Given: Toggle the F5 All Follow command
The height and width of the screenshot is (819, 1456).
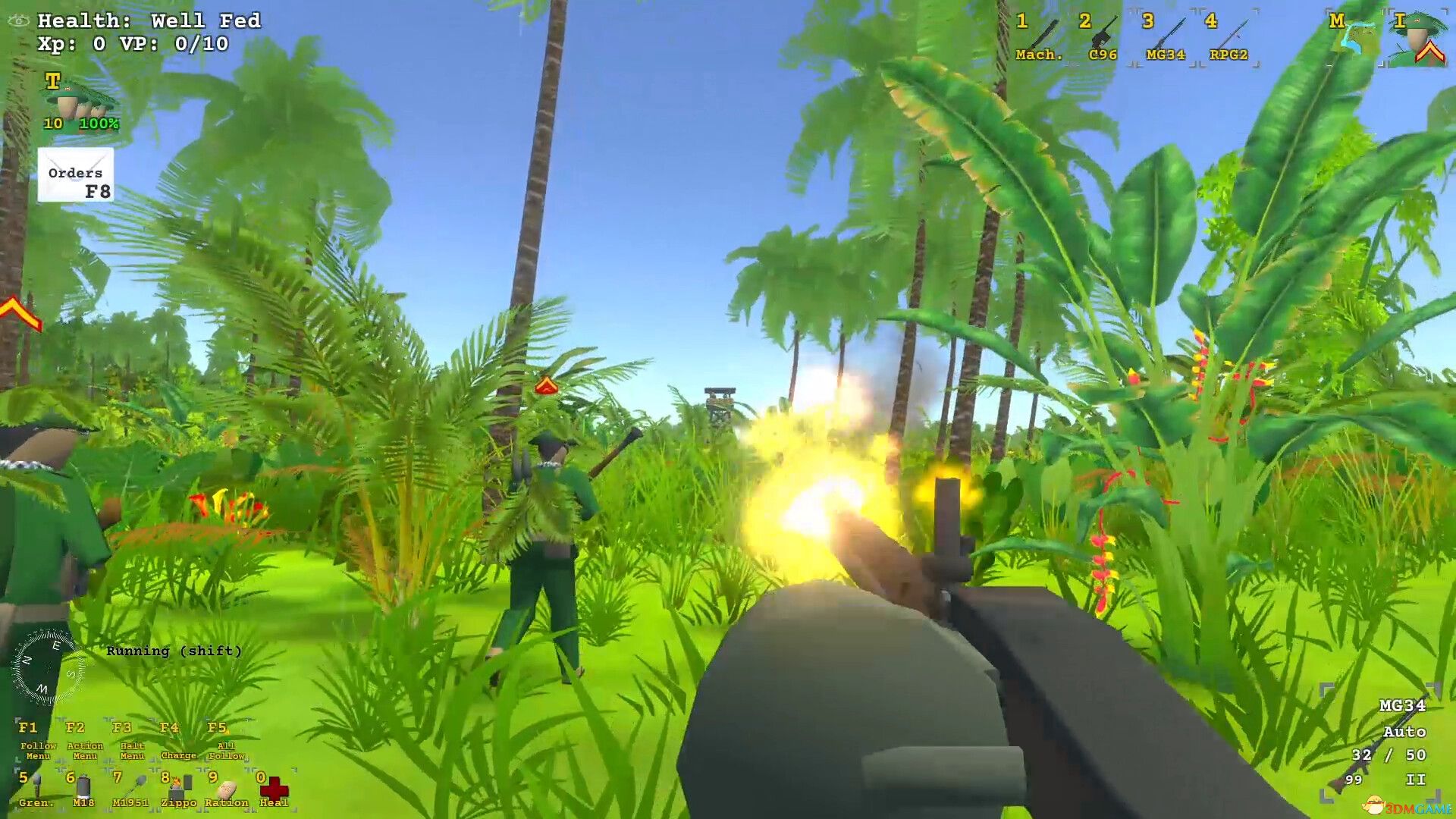Looking at the screenshot, I should pyautogui.click(x=221, y=739).
